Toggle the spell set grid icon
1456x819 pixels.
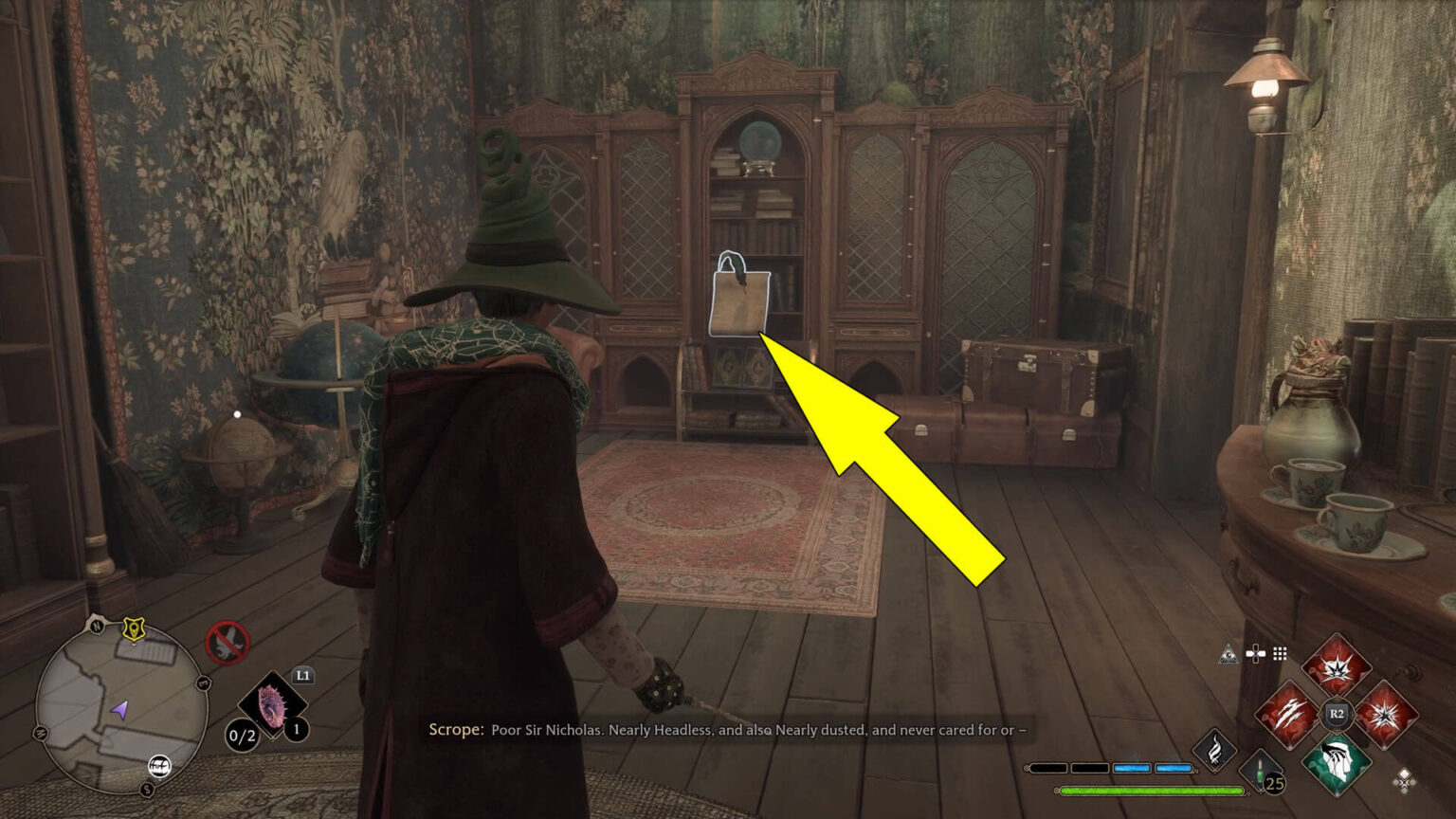tap(1280, 652)
